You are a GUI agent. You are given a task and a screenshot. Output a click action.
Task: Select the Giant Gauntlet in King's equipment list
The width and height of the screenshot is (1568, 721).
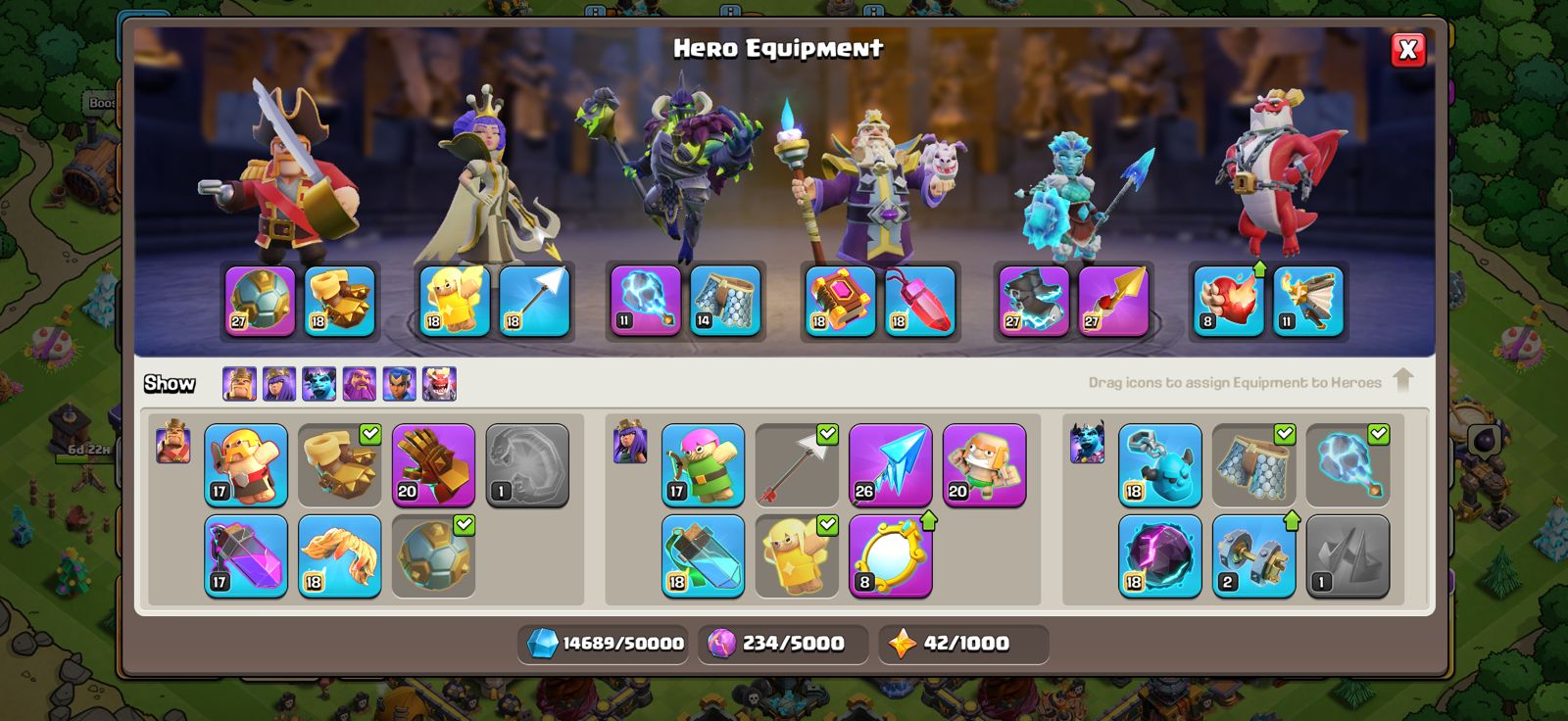click(x=434, y=467)
